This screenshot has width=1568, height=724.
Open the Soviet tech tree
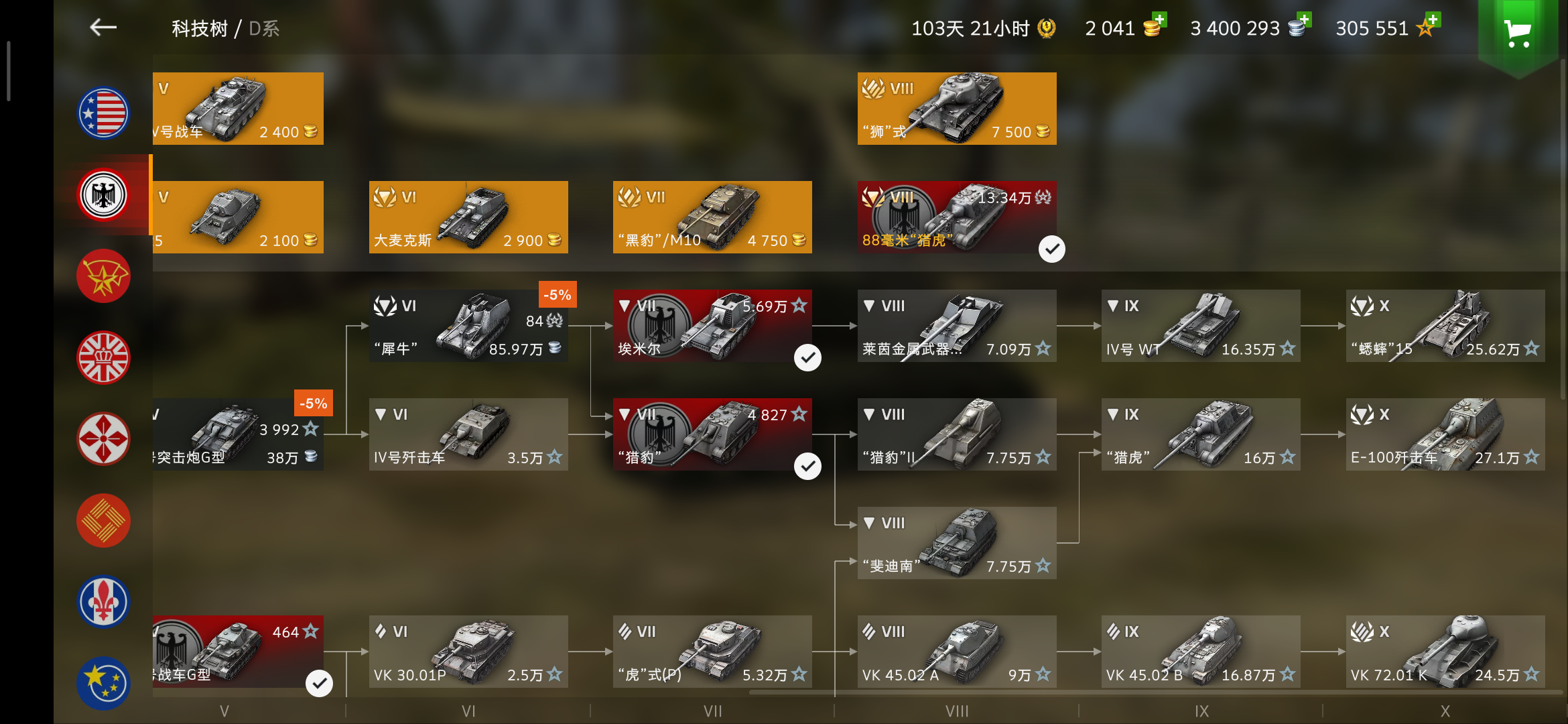(x=103, y=276)
